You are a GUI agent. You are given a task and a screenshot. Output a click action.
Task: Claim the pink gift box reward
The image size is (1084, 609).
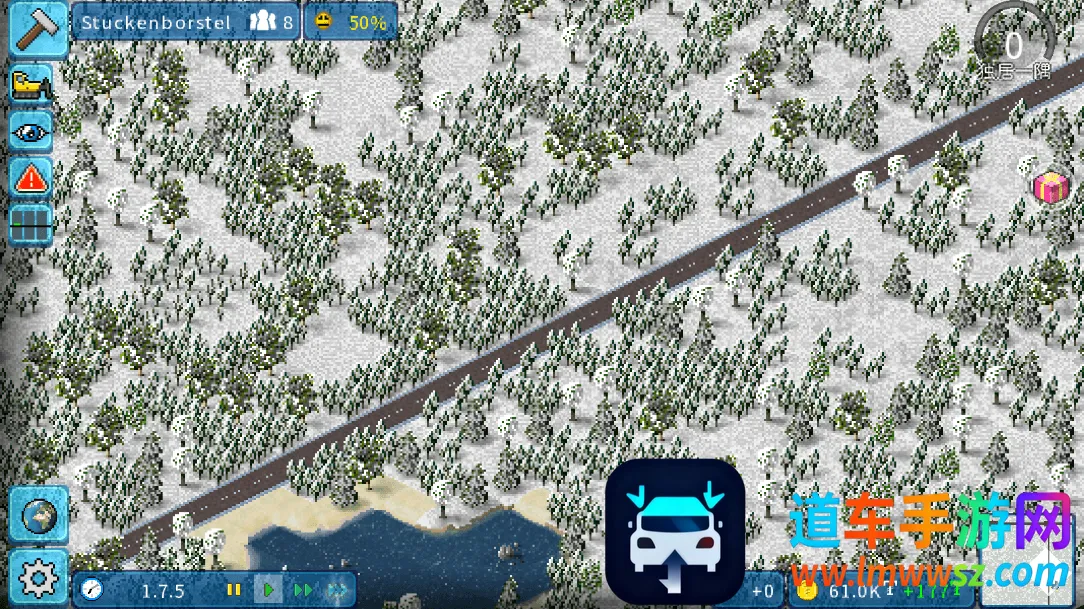[x=1050, y=186]
